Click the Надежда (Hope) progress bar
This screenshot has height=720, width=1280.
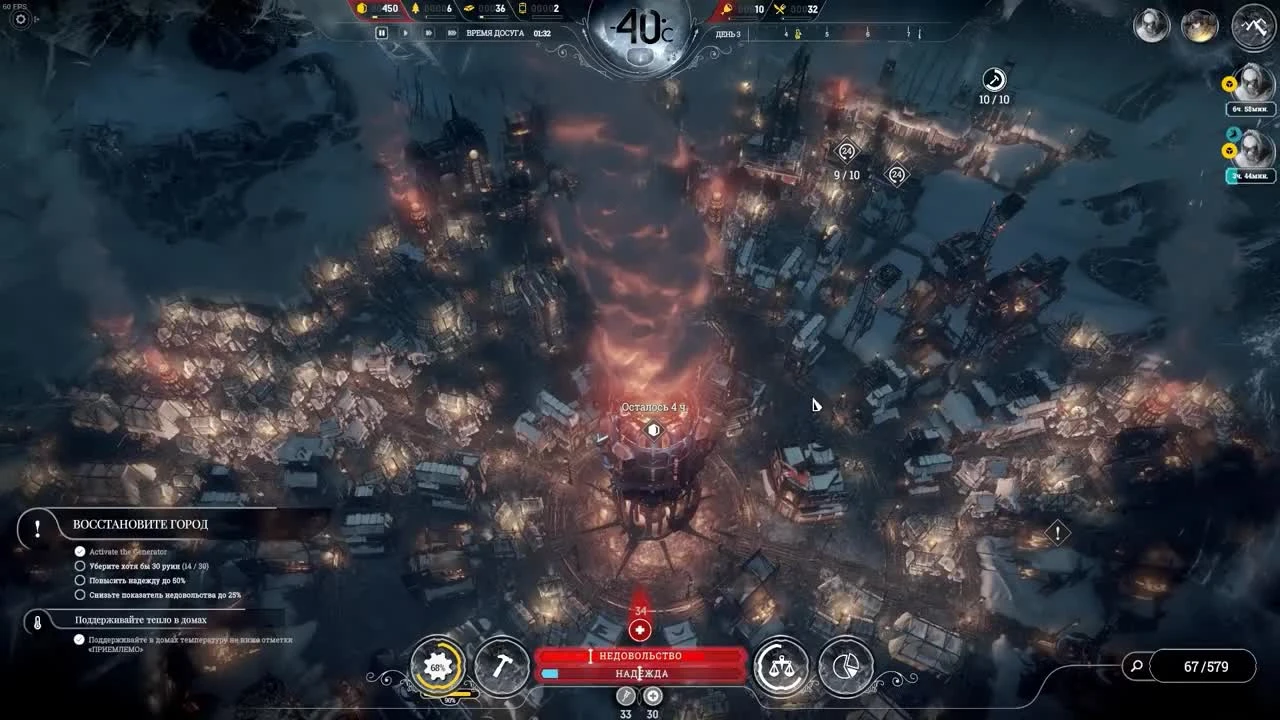pos(639,674)
